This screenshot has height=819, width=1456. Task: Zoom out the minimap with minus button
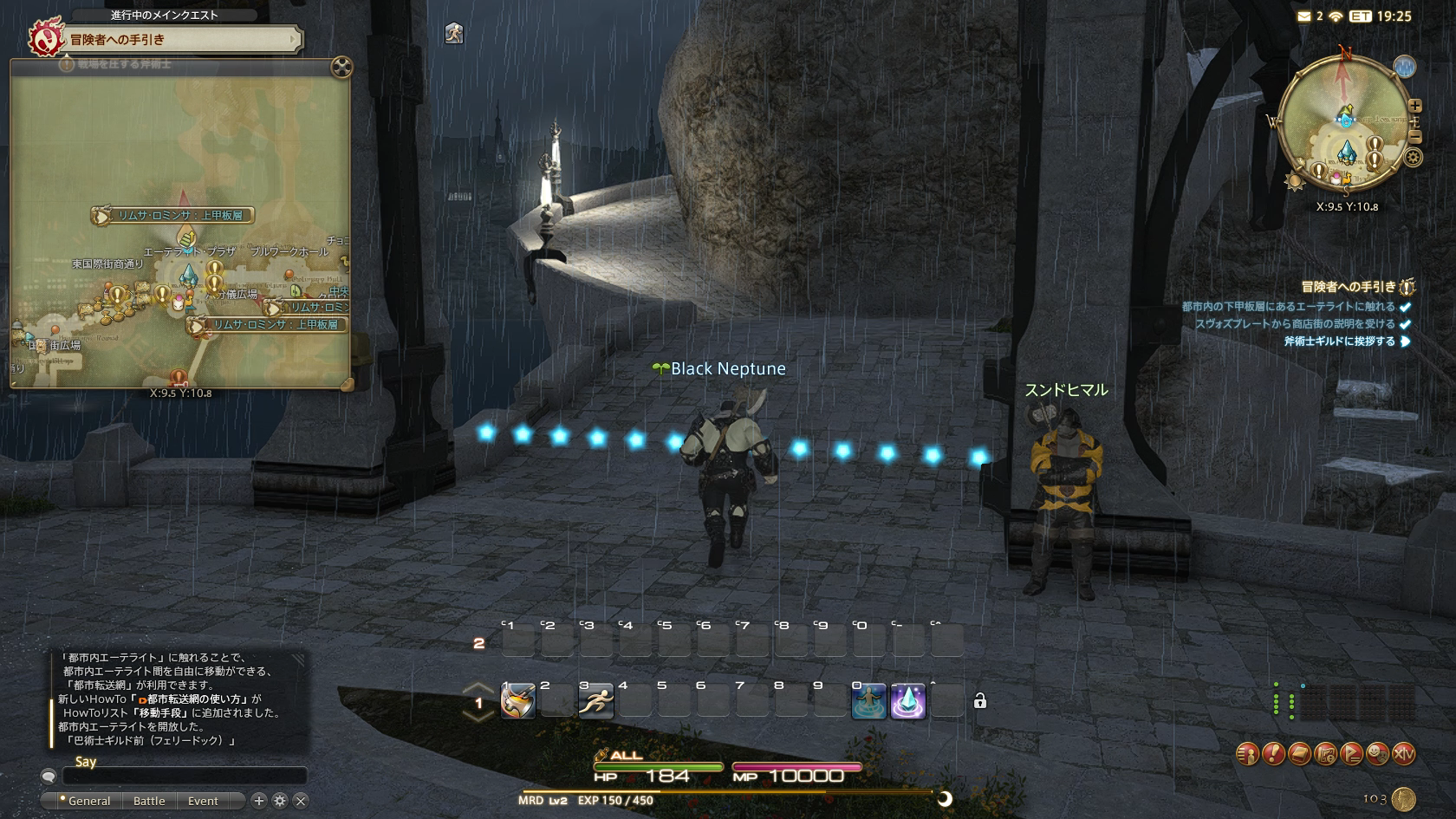coord(1415,137)
